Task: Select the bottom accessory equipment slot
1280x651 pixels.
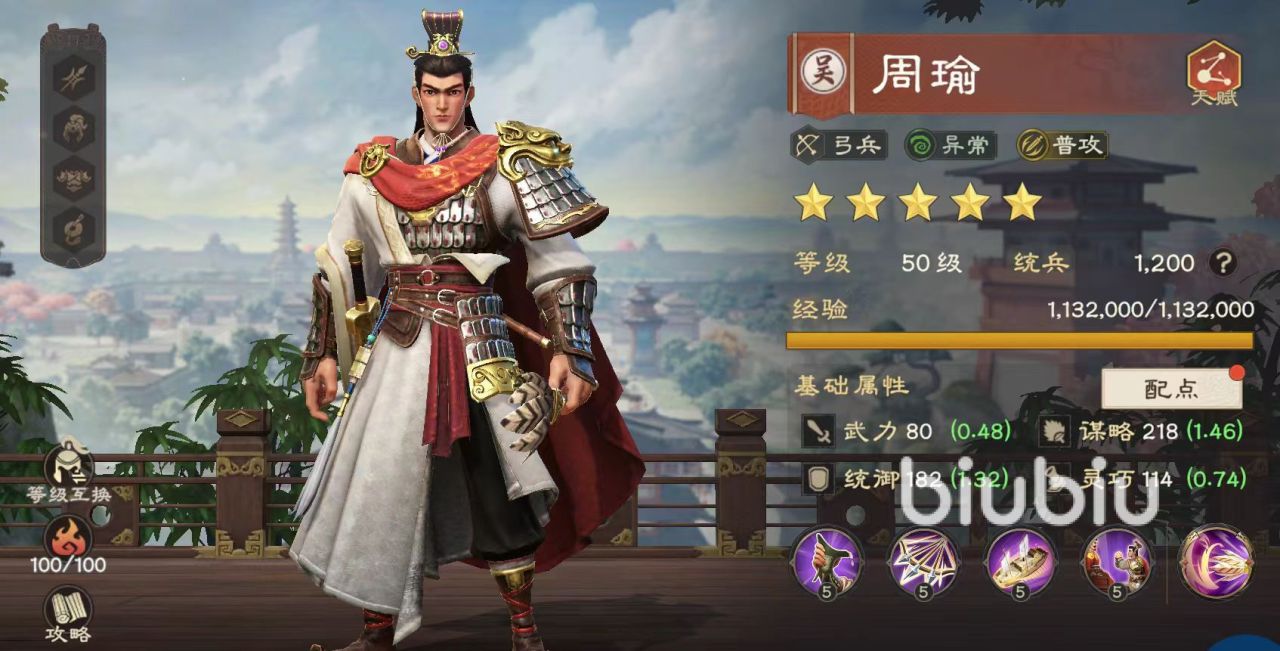Action: tap(74, 228)
